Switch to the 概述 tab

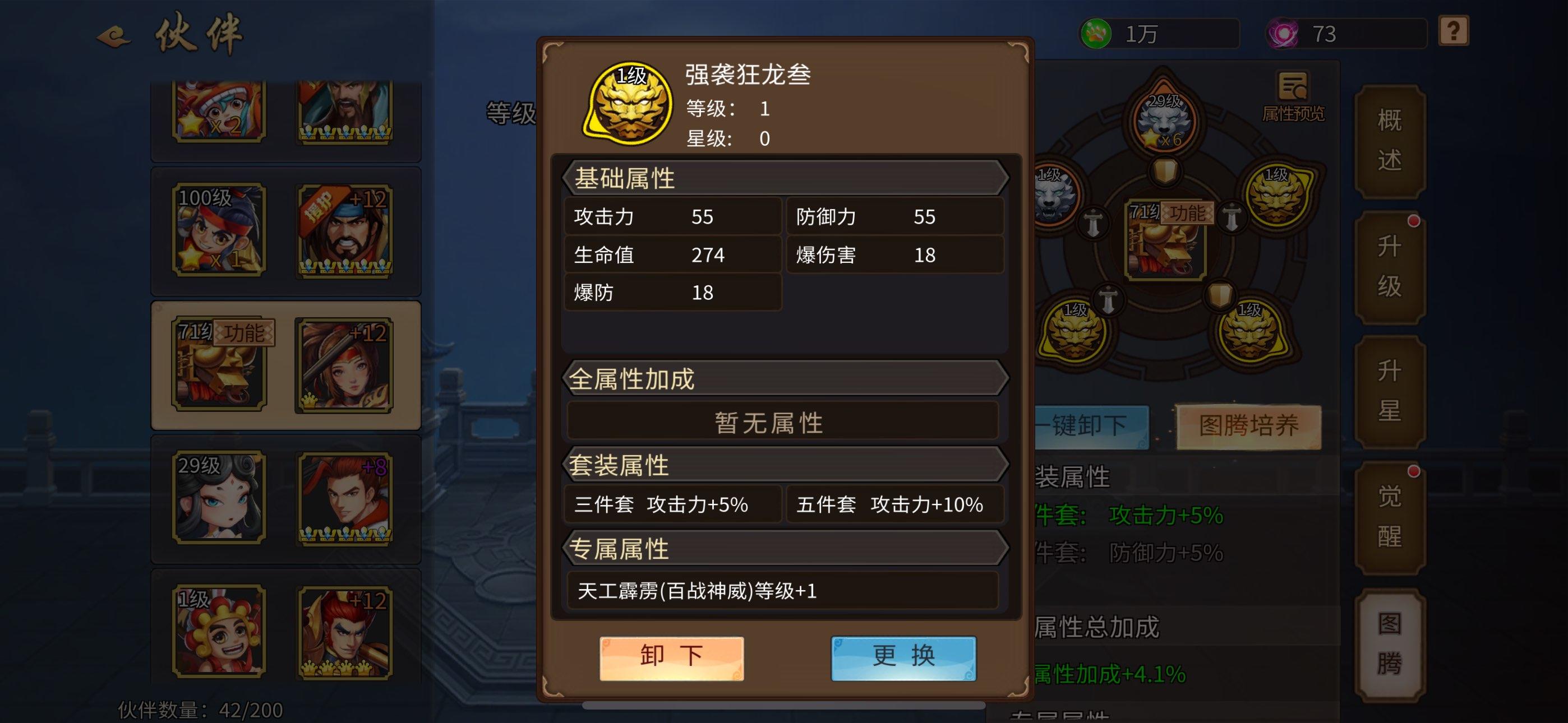[x=1390, y=141]
